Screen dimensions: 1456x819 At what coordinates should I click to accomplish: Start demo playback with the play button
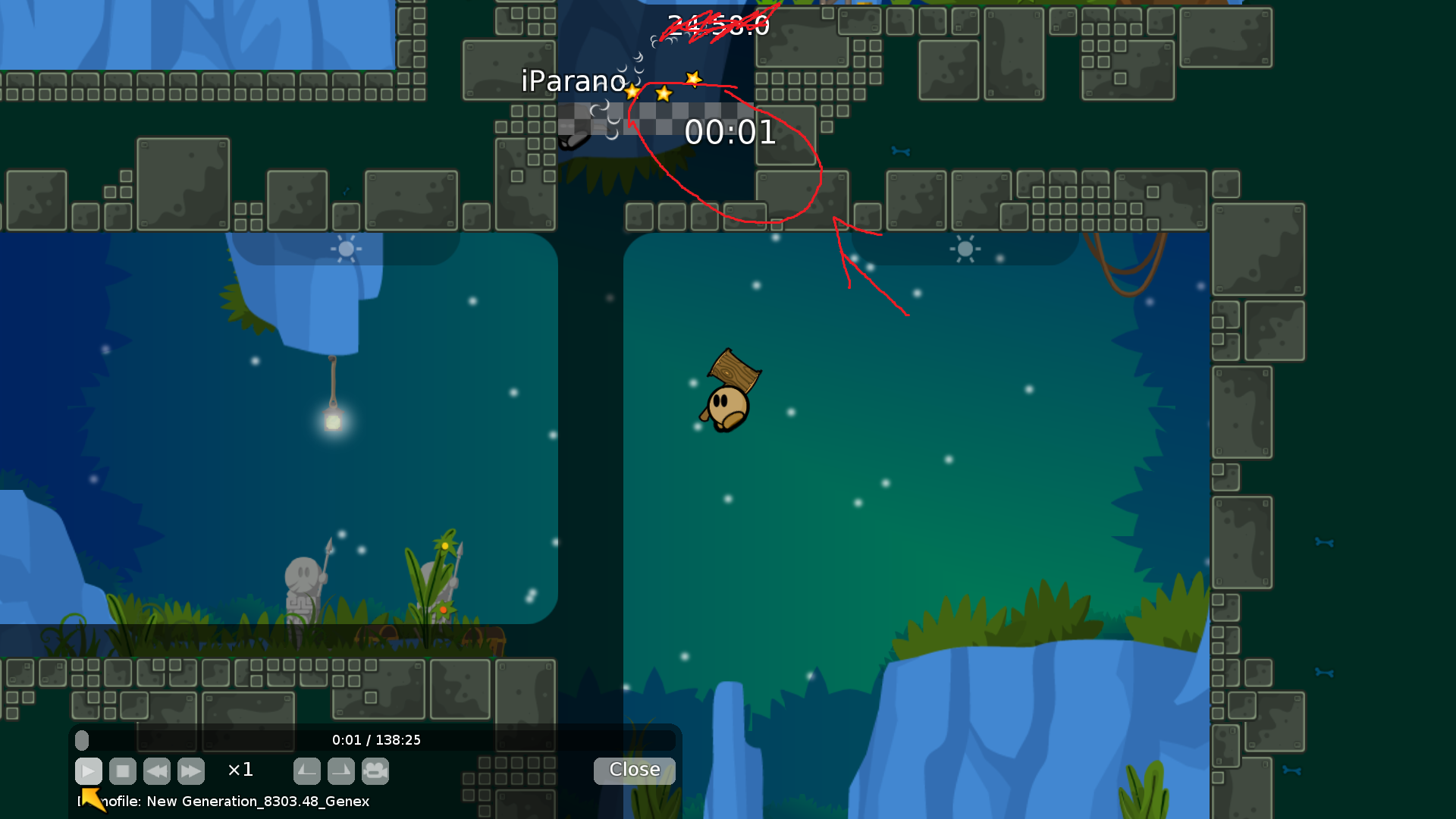(x=88, y=771)
